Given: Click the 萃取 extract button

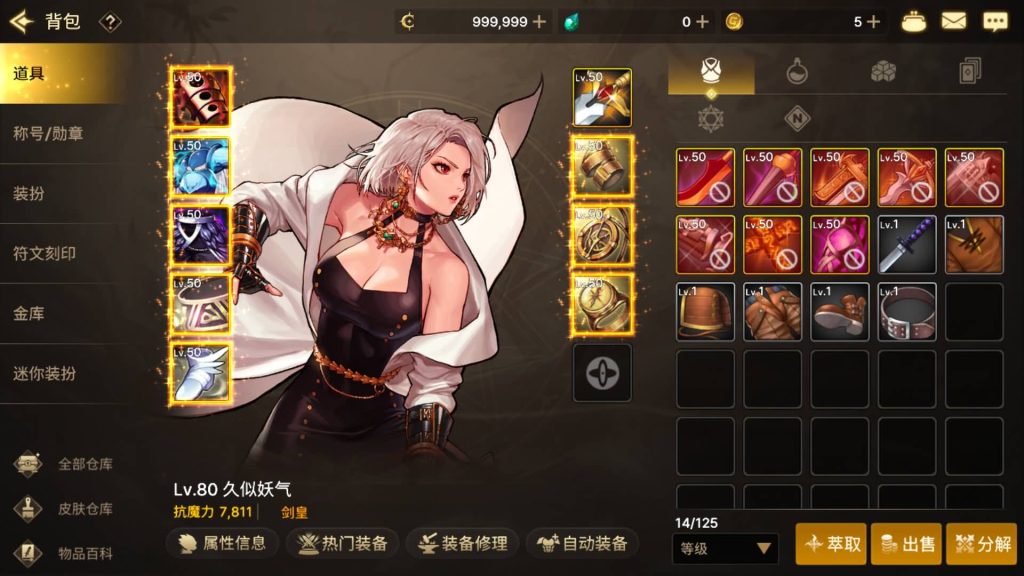Looking at the screenshot, I should coord(830,544).
